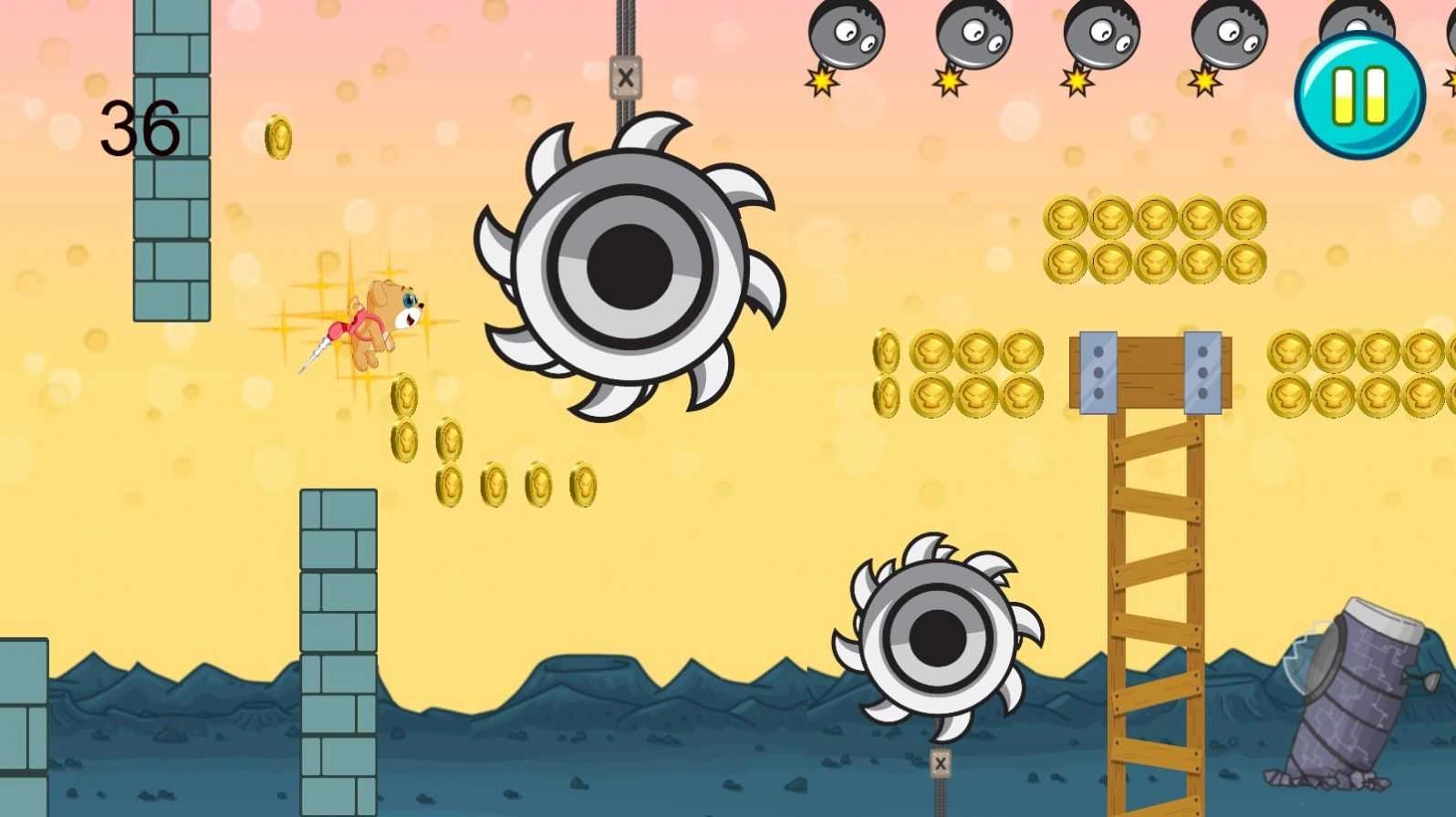The height and width of the screenshot is (817, 1456).
Task: Click the single coin near the top-left tower
Action: (278, 139)
